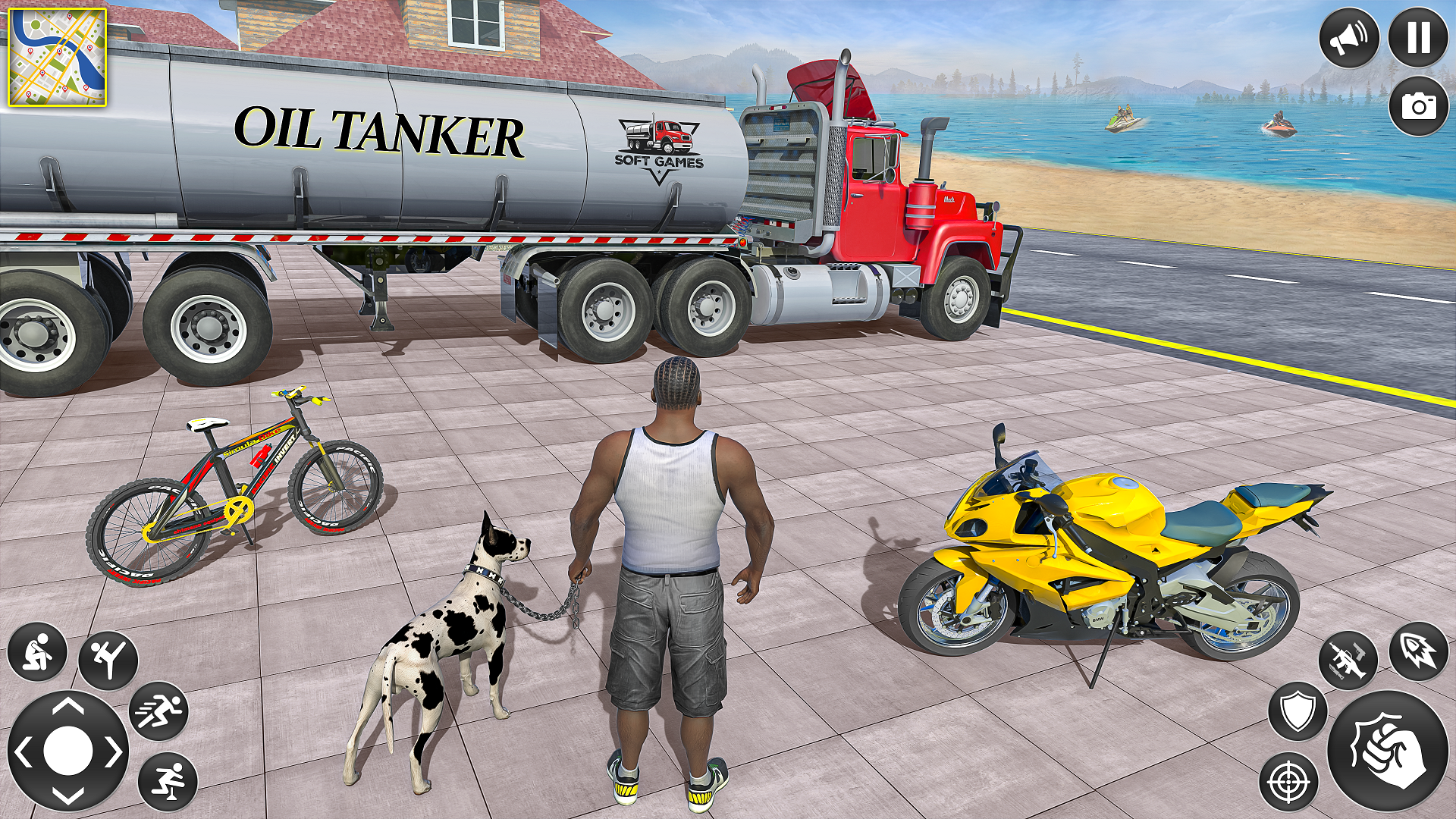Tap the sprint running icon
The image size is (1456, 819).
click(159, 711)
